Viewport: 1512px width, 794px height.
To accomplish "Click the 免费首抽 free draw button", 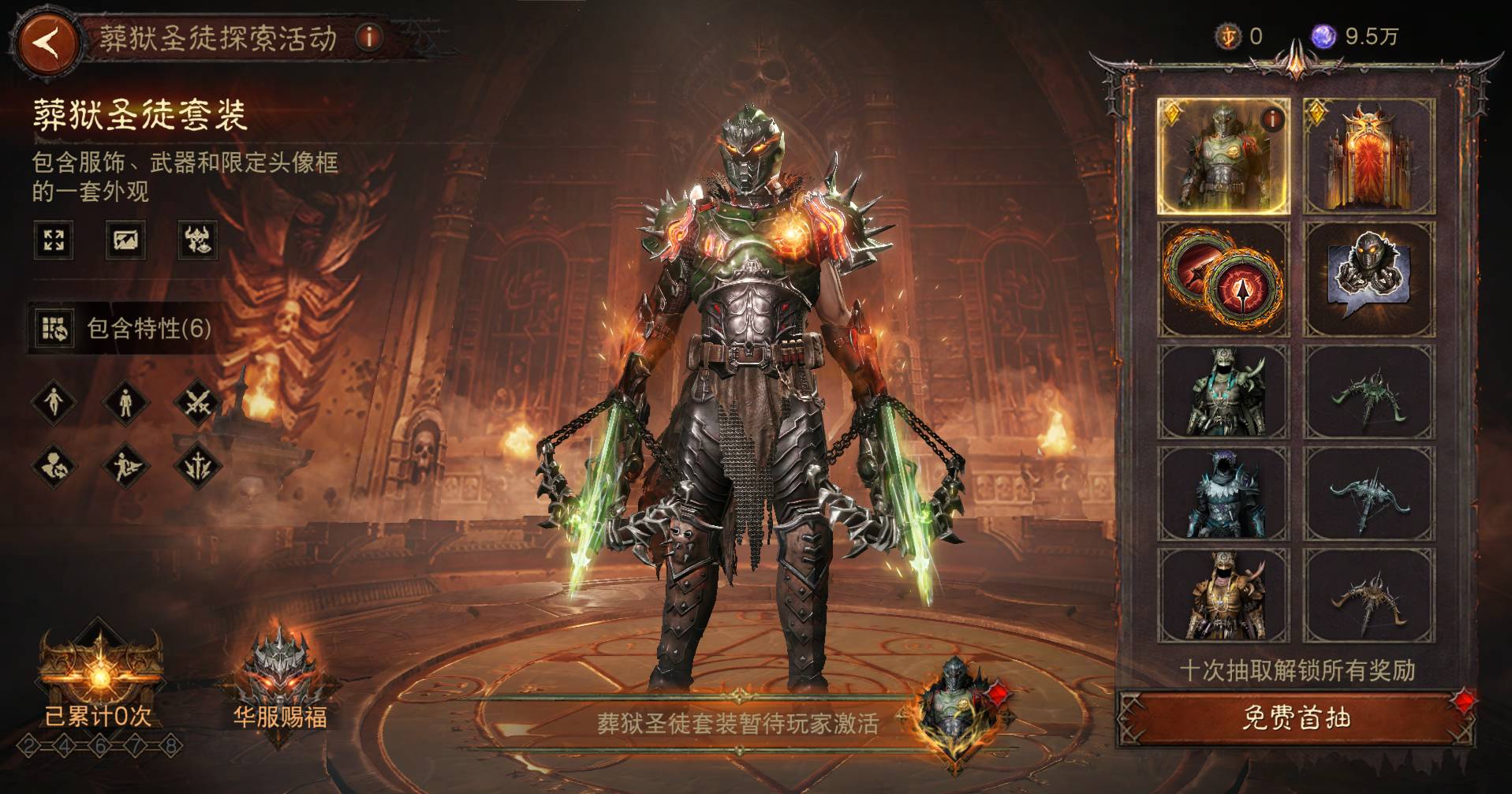I will coord(1296,718).
